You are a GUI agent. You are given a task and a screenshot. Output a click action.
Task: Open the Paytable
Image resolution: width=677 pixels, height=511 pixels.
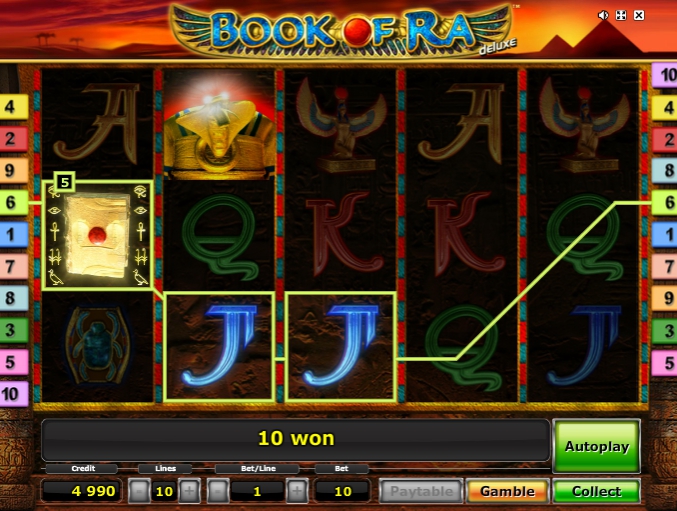pyautogui.click(x=421, y=491)
